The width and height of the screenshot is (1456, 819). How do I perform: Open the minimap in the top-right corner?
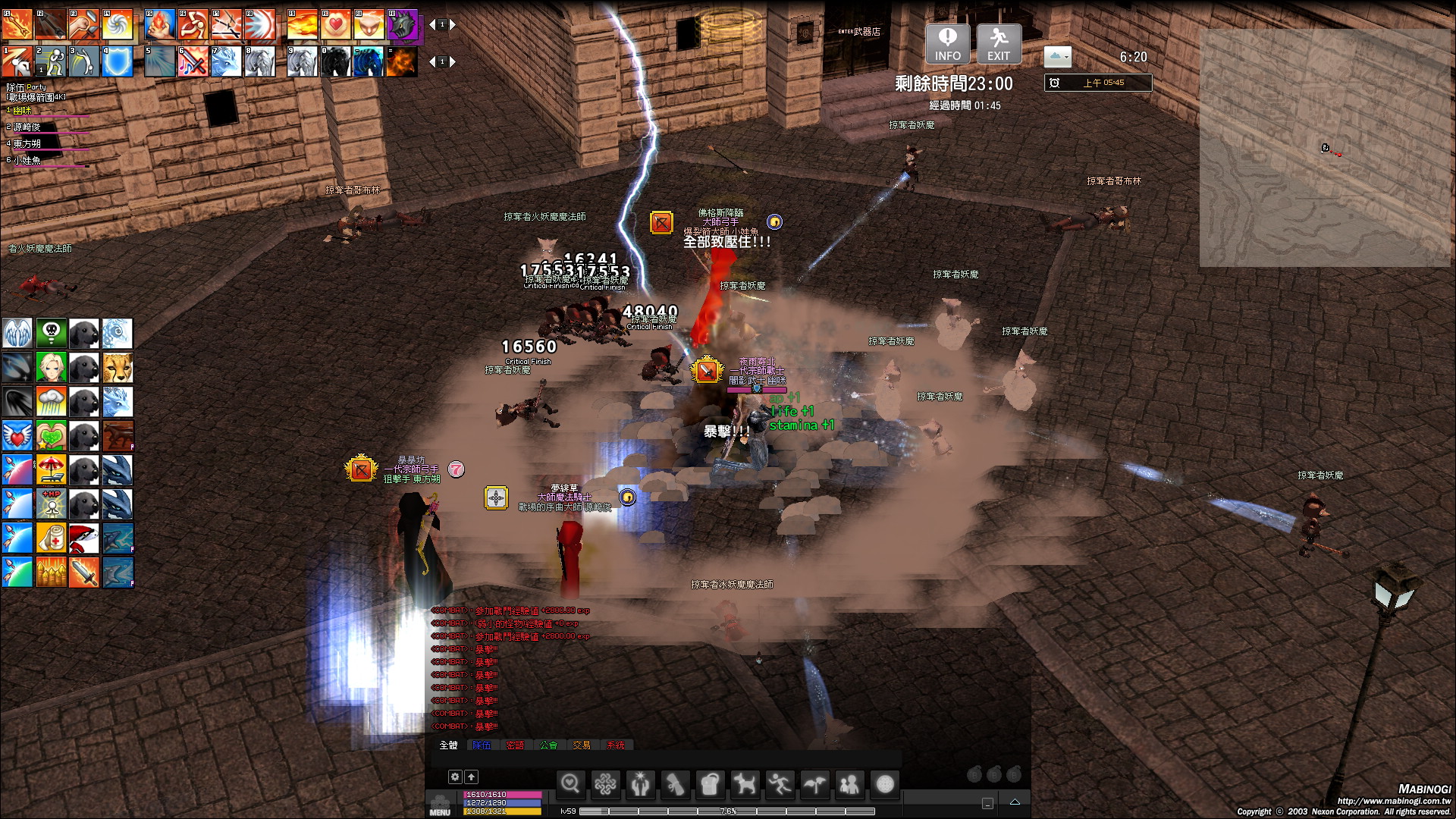coord(1324,148)
